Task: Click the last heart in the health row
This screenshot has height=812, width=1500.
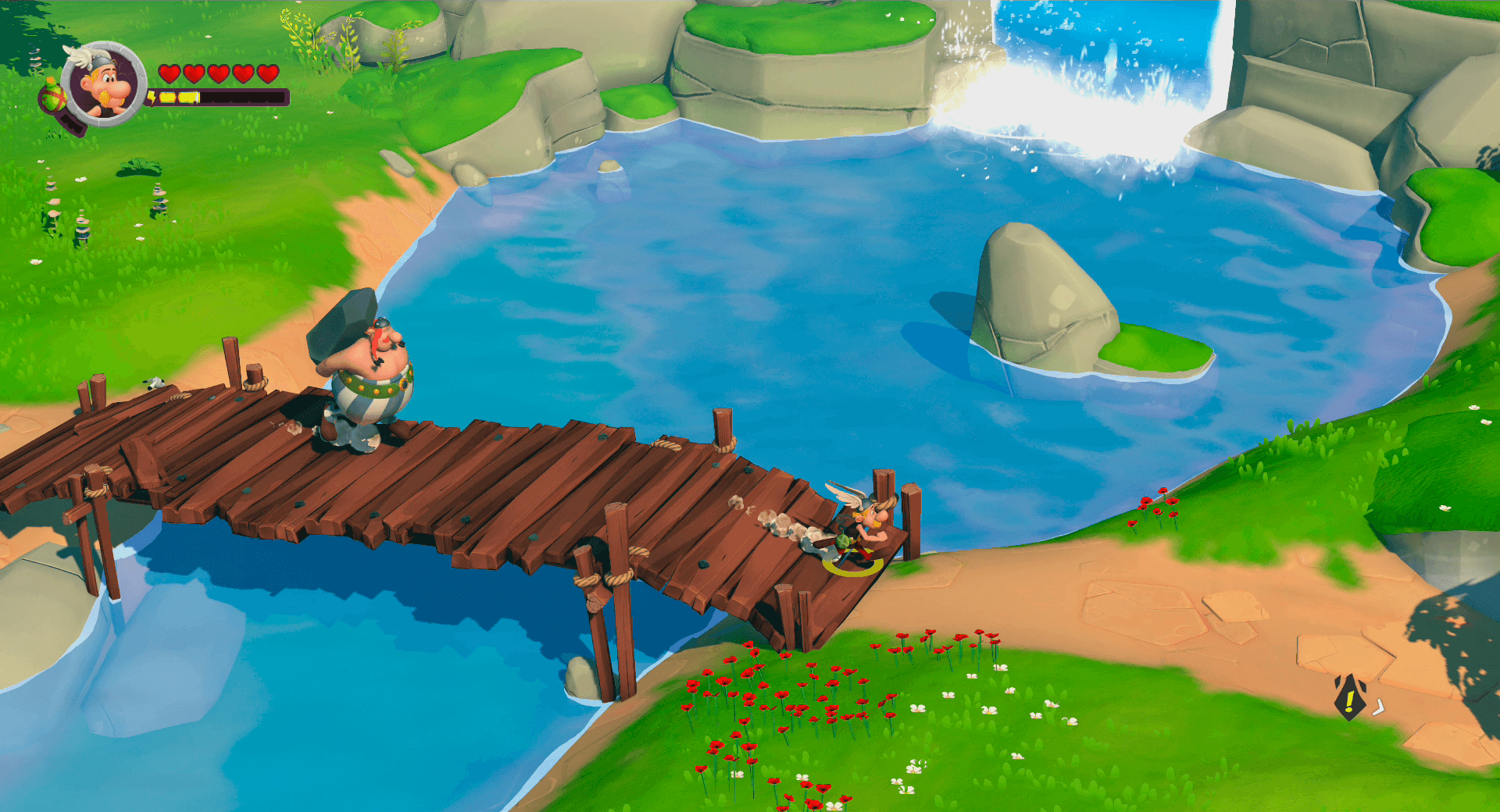Action: click(x=270, y=74)
